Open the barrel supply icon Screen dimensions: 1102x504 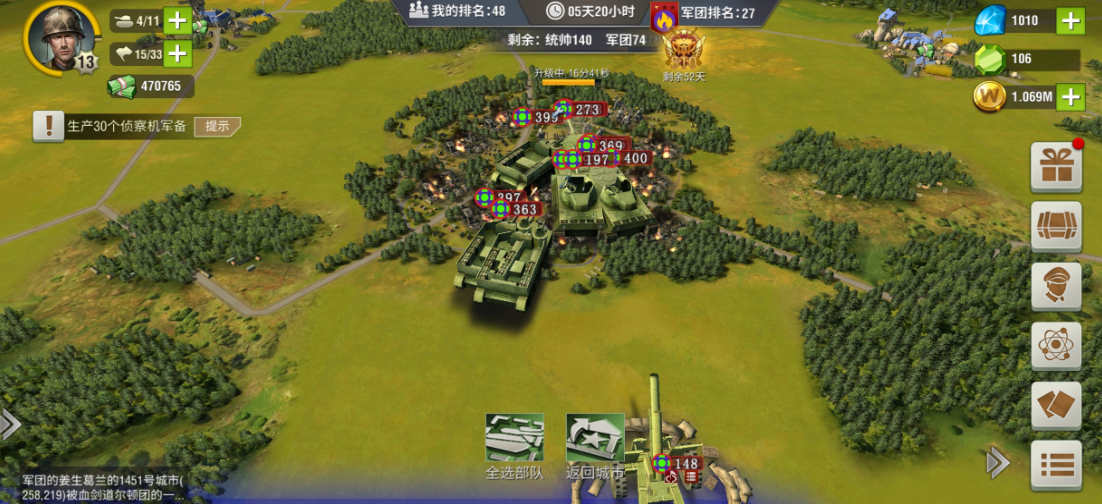point(1056,226)
